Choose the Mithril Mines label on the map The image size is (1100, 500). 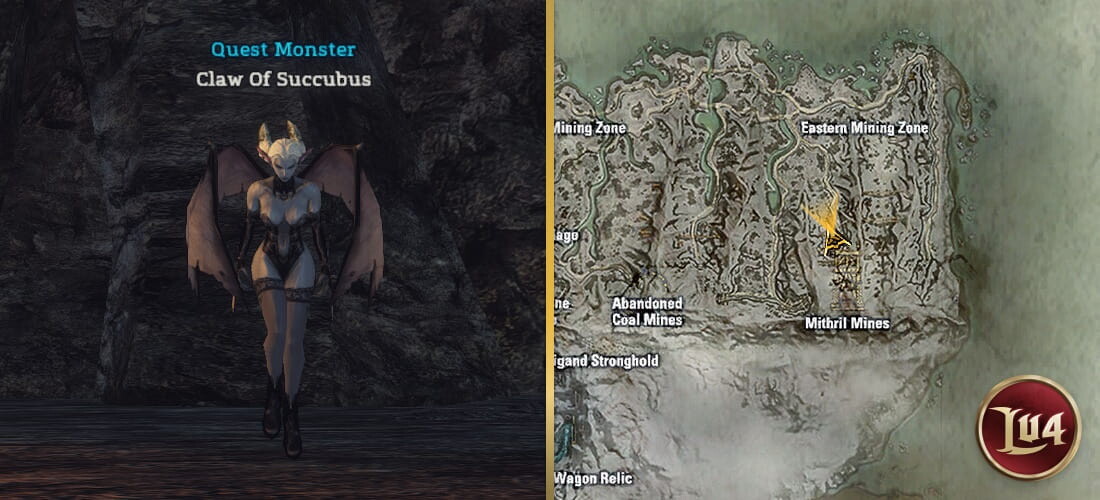(847, 323)
